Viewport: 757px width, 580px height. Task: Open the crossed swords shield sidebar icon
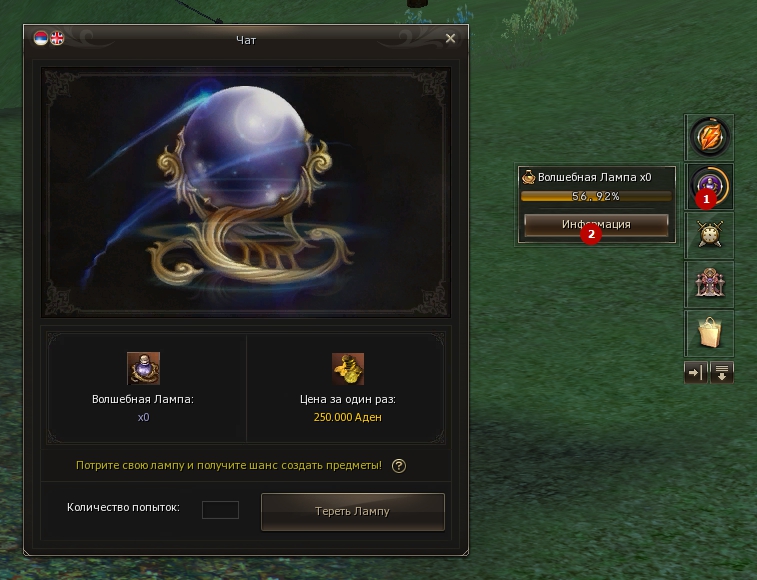point(709,236)
